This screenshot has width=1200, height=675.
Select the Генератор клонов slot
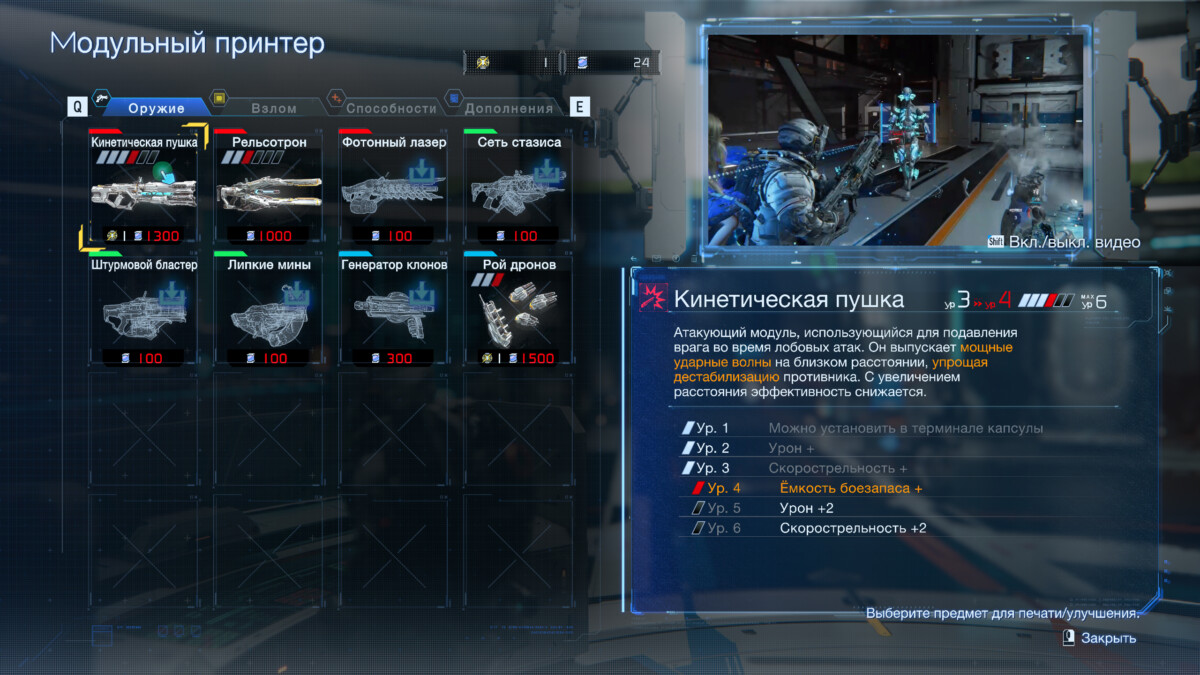tap(393, 311)
